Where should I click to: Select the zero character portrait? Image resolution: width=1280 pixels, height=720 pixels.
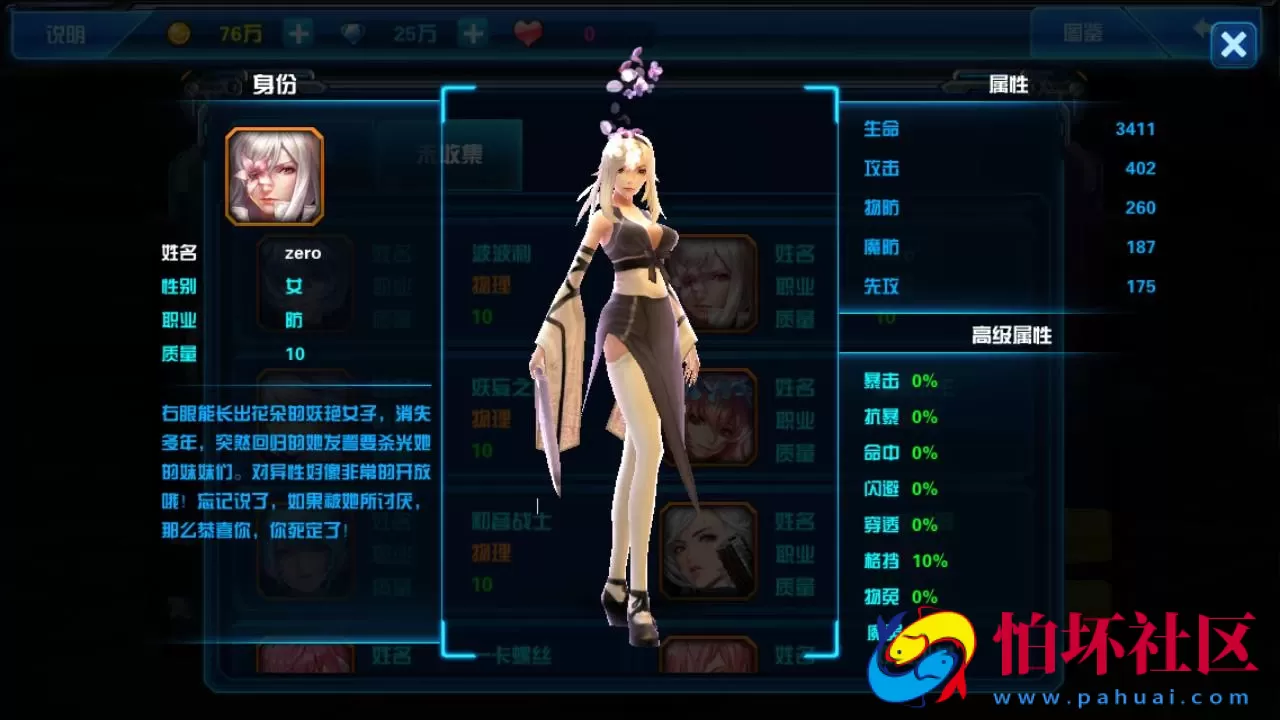[x=275, y=176]
